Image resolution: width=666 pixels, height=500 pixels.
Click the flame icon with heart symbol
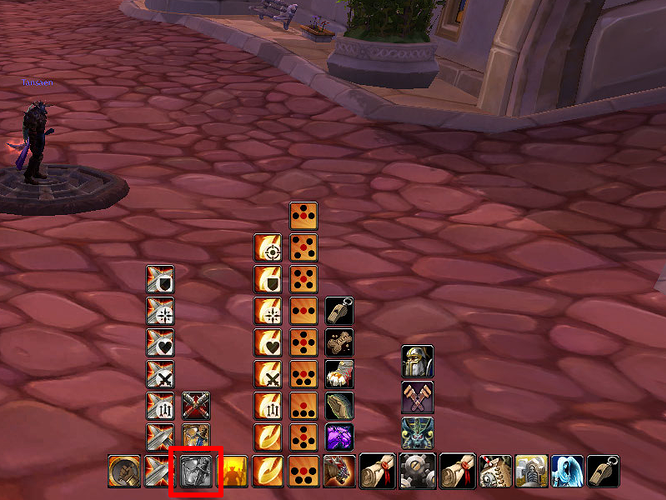click(x=268, y=343)
